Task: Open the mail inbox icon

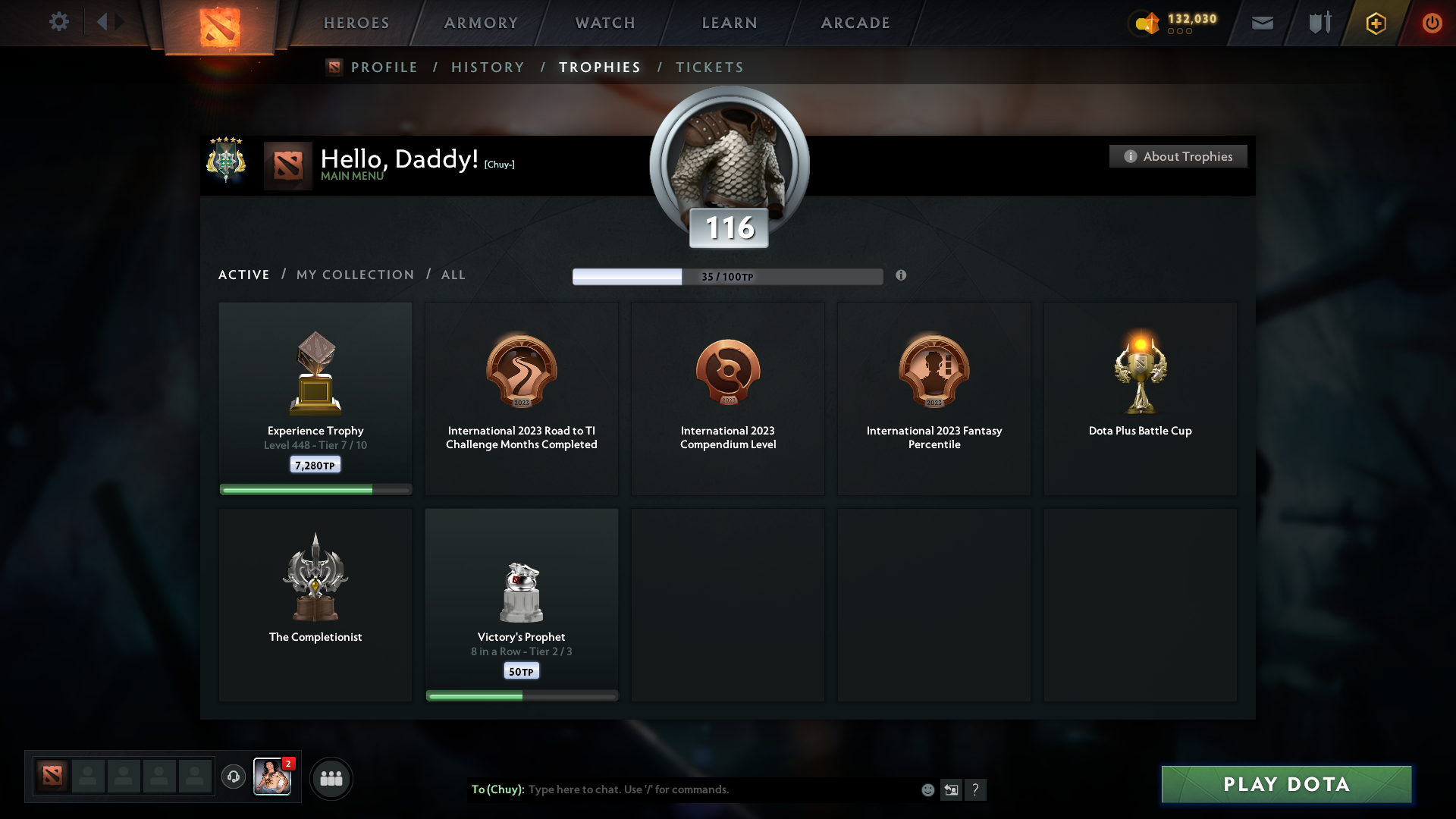Action: (1262, 23)
